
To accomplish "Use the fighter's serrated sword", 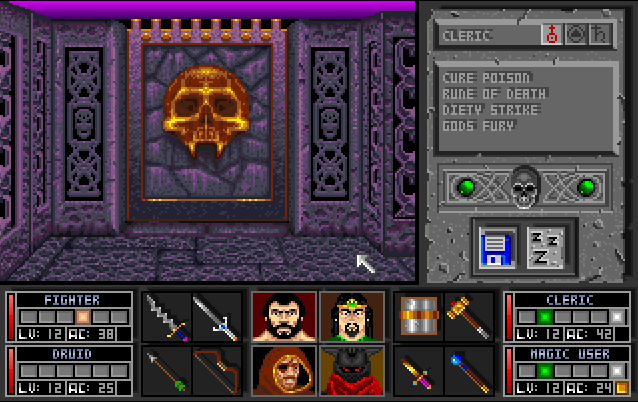I will pyautogui.click(x=165, y=317).
